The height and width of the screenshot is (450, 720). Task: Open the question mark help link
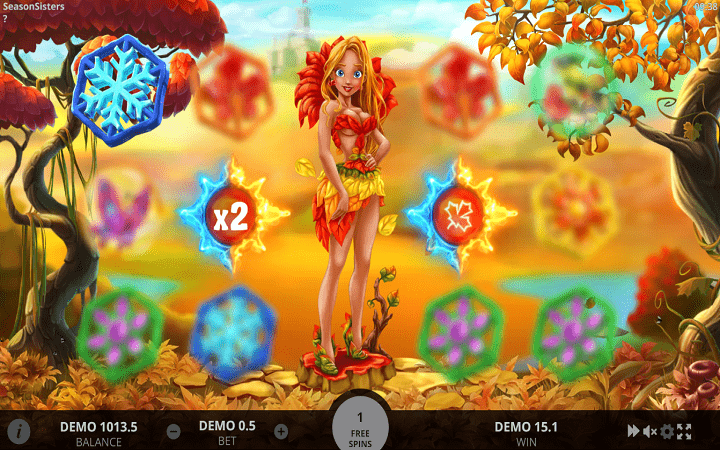tap(5, 18)
